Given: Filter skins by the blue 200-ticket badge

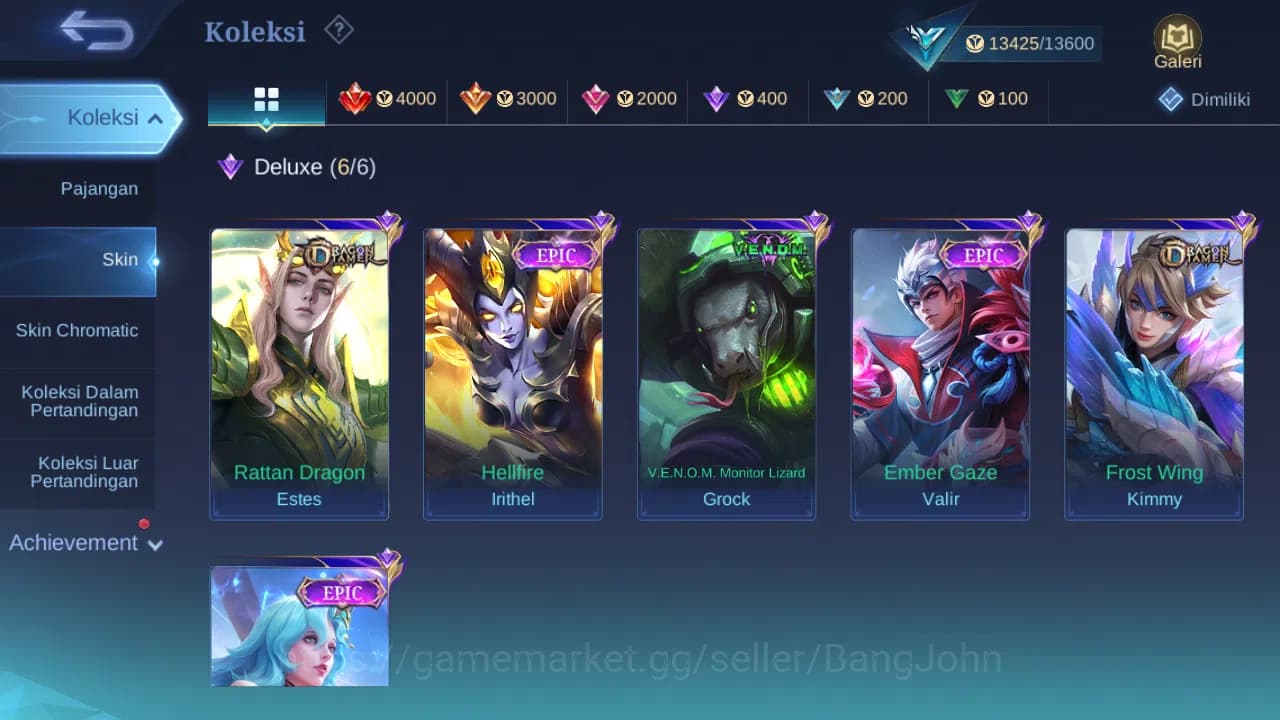Looking at the screenshot, I should (x=868, y=99).
